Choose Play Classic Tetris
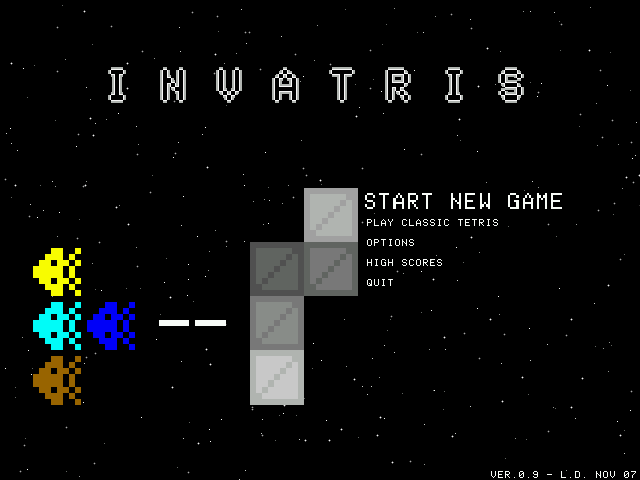 (432, 223)
